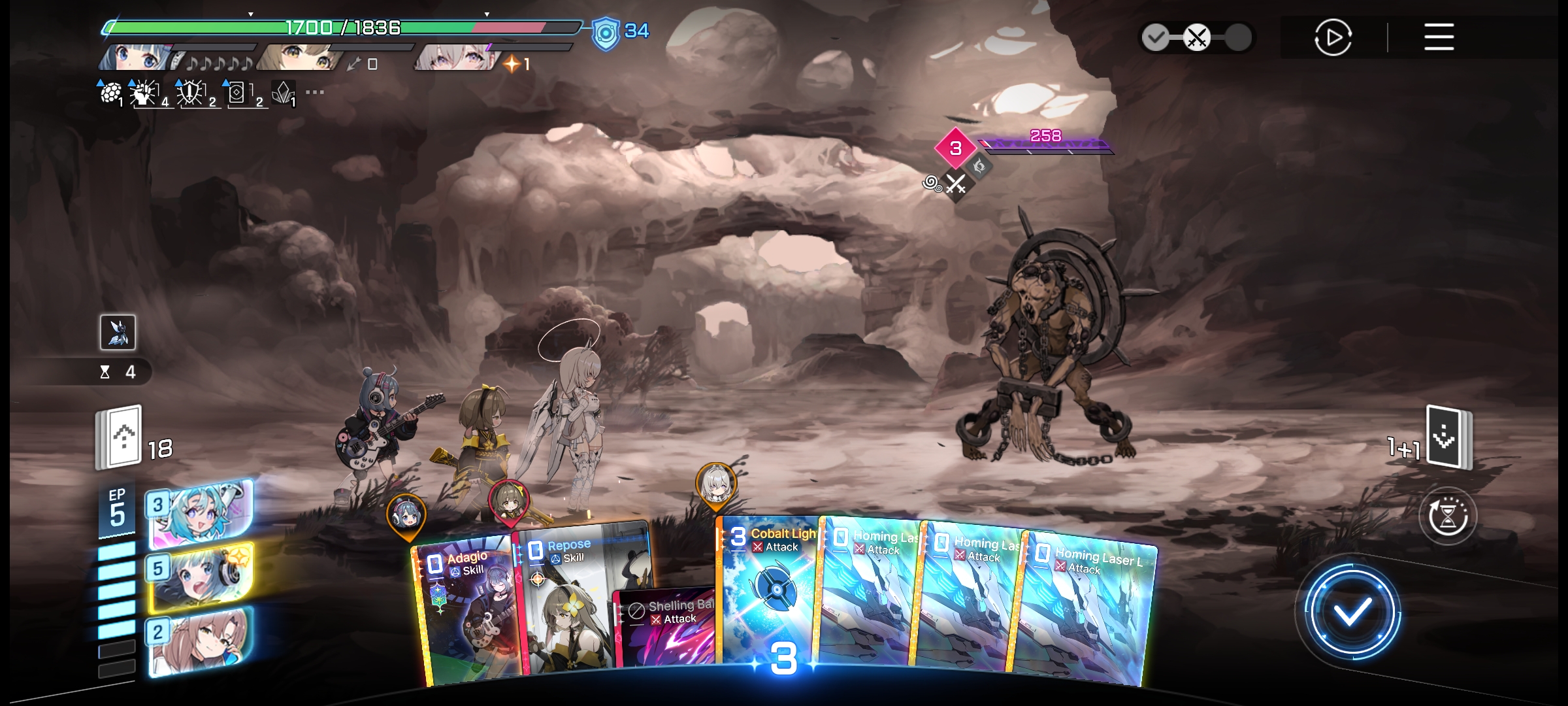Open the hamburger menu
This screenshot has height=706, width=1568.
(1439, 37)
